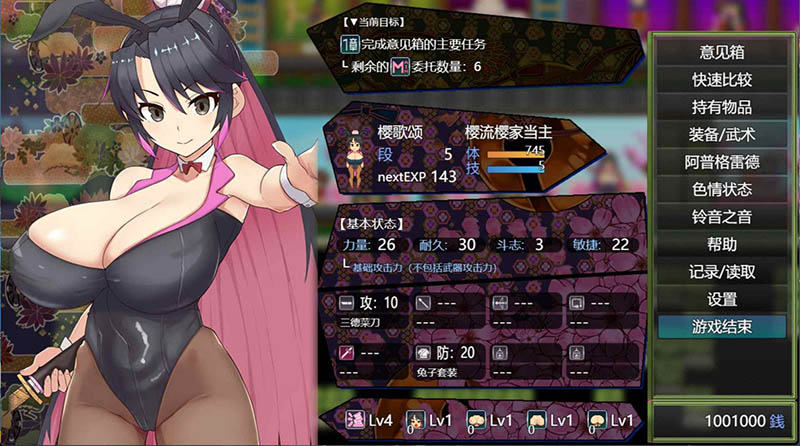Open 持有物品 inventory
This screenshot has height=446, width=800.
click(721, 107)
